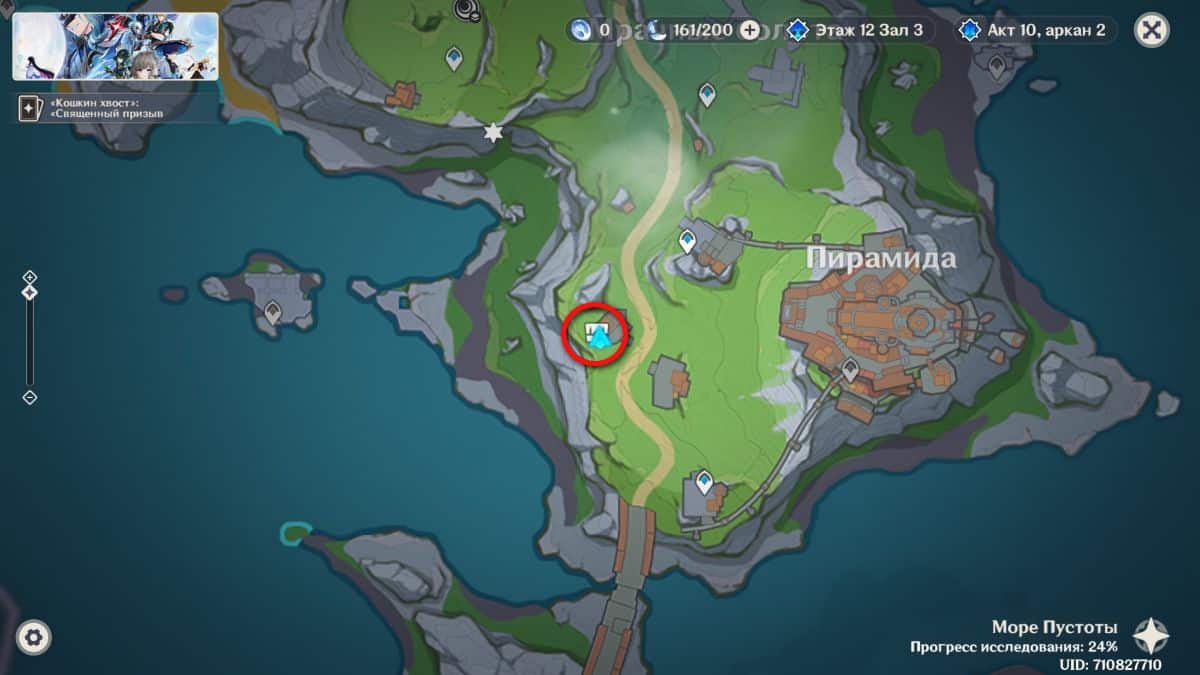Zoom out with the minus button
The height and width of the screenshot is (675, 1200).
[30, 397]
